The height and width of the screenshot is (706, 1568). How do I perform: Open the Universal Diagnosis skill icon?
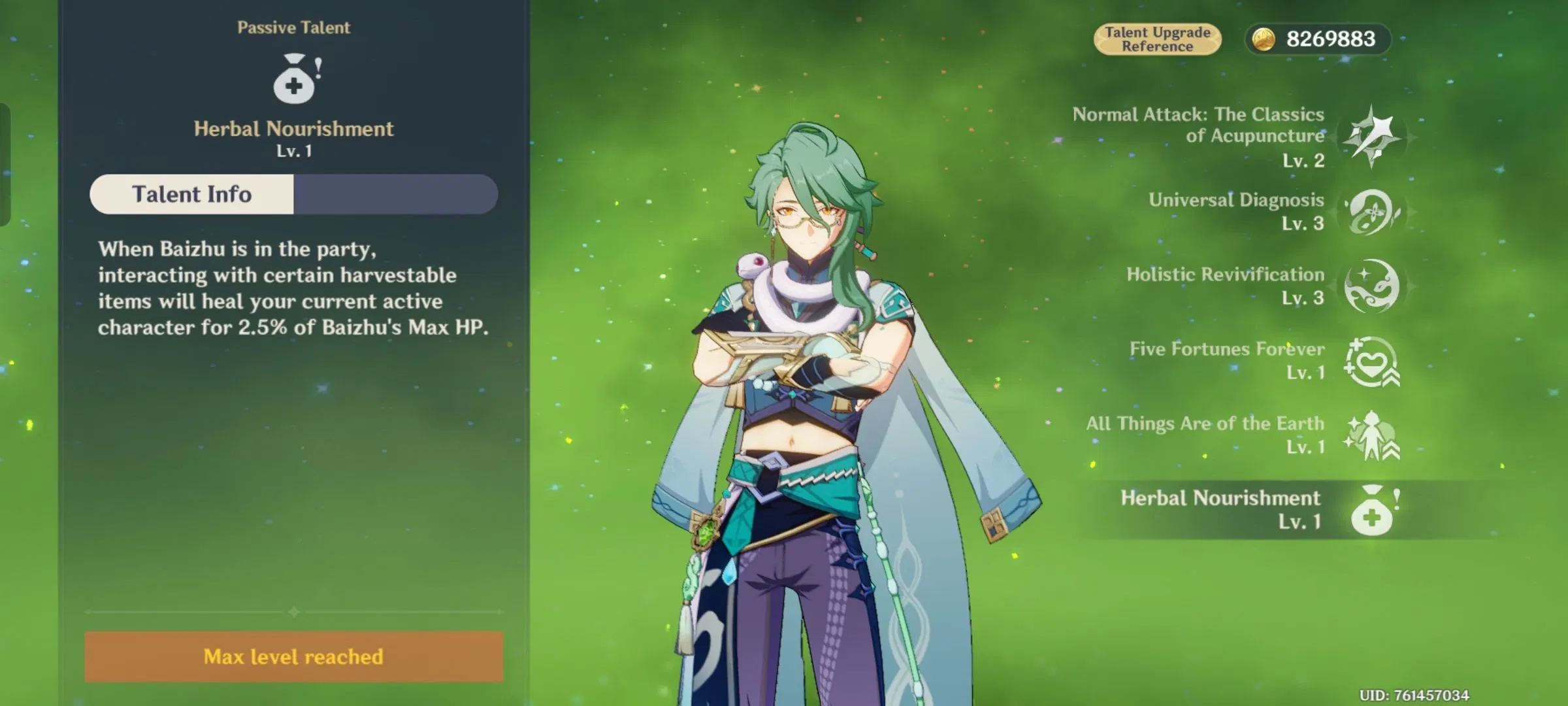1375,213
